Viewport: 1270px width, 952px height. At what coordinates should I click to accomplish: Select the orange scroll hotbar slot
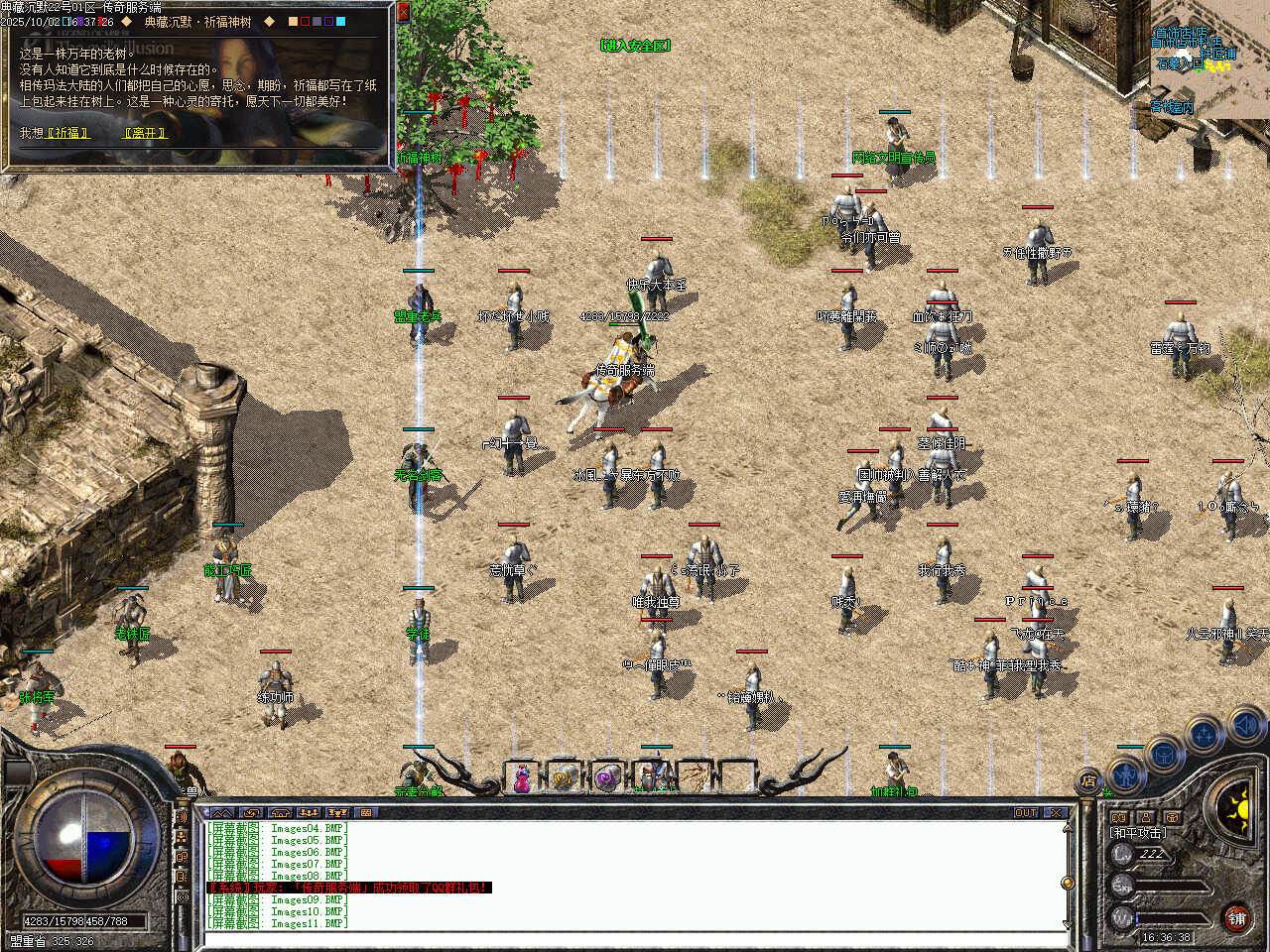click(564, 778)
